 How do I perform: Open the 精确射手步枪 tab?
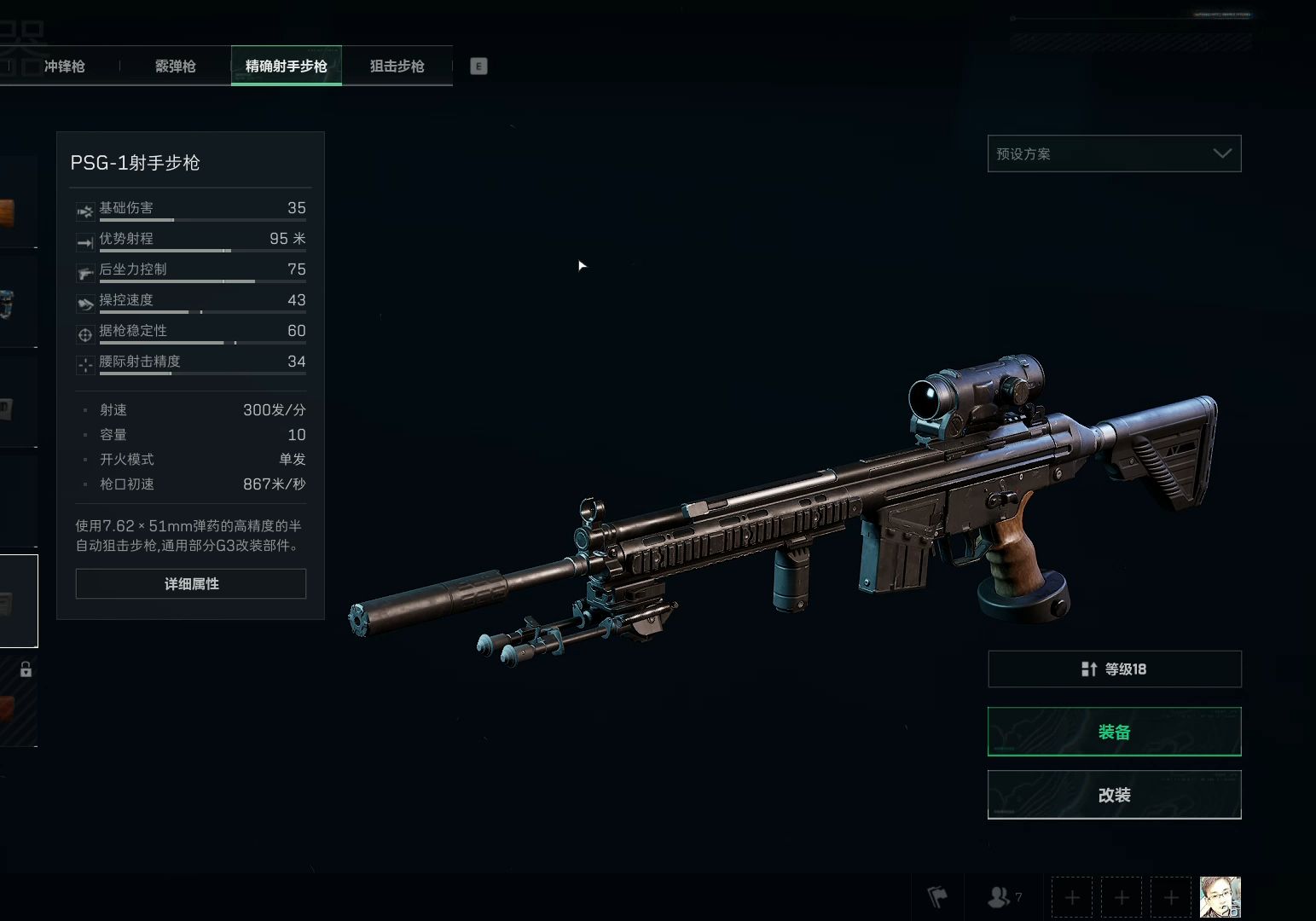tap(286, 67)
